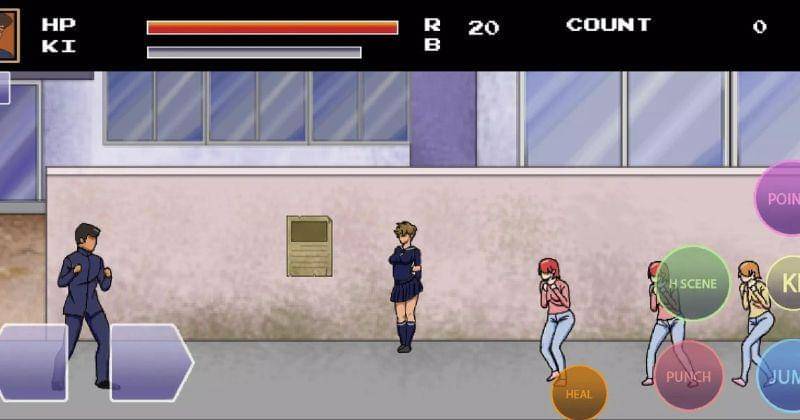Activate the green H SCENE button
800x420 pixels.
pyautogui.click(x=692, y=283)
